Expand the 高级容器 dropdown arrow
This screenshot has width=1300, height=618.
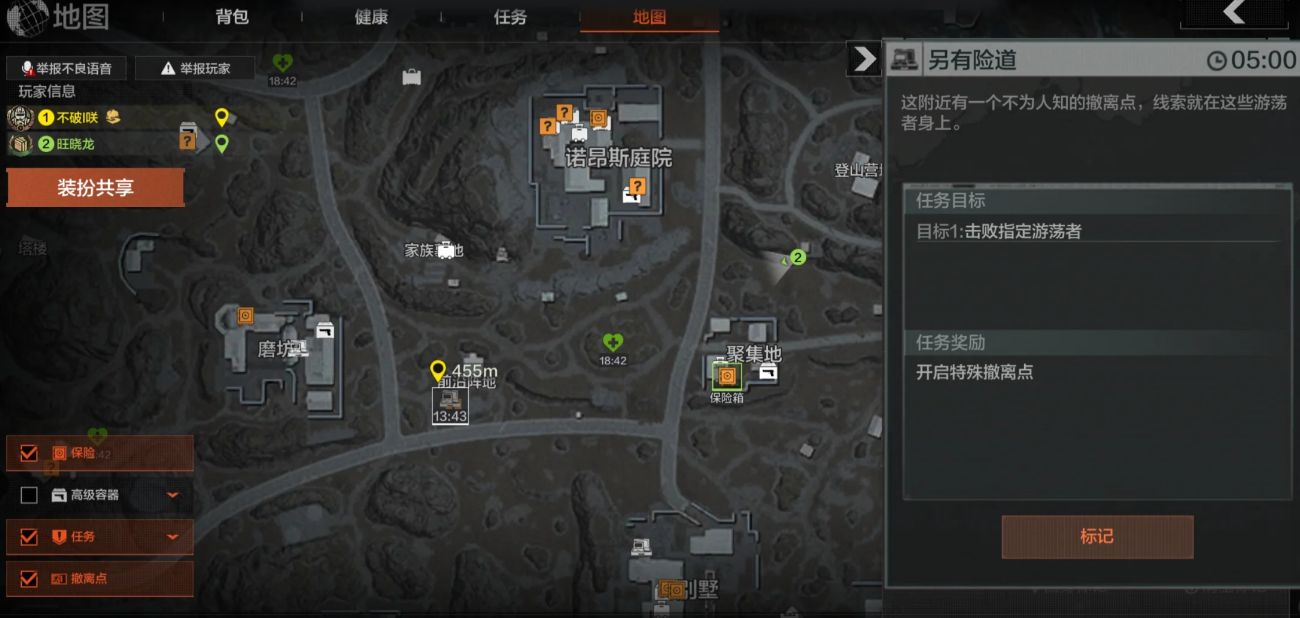coord(173,495)
